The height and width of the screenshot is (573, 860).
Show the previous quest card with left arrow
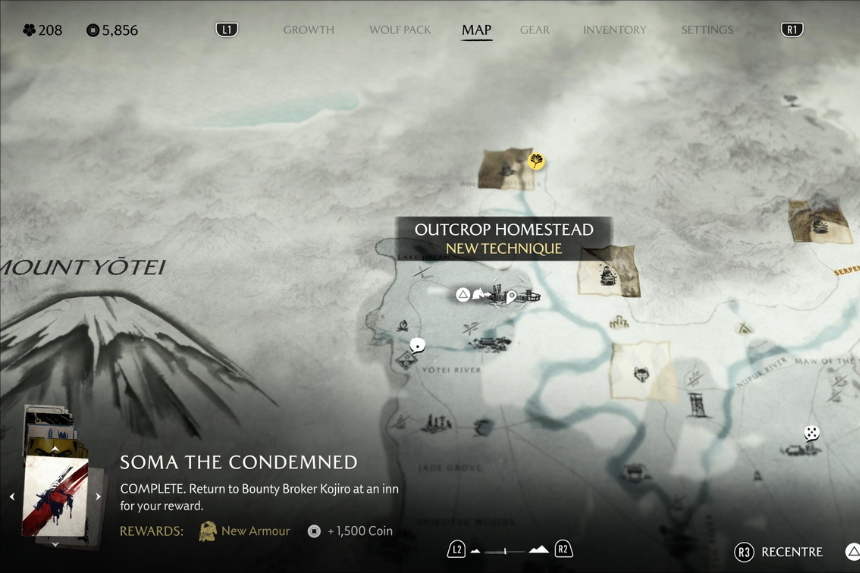tap(13, 497)
